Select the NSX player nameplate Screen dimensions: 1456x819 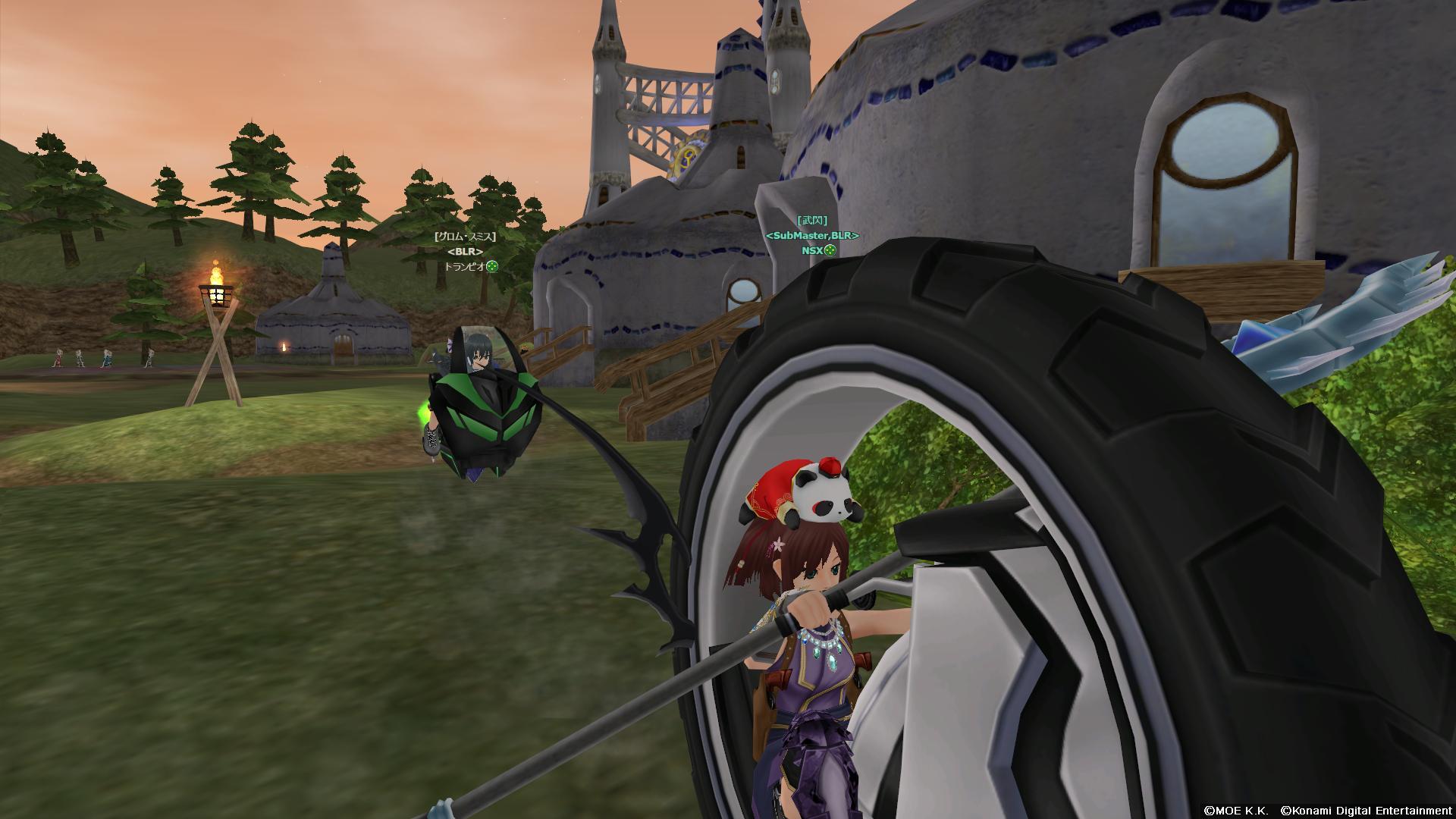[812, 250]
